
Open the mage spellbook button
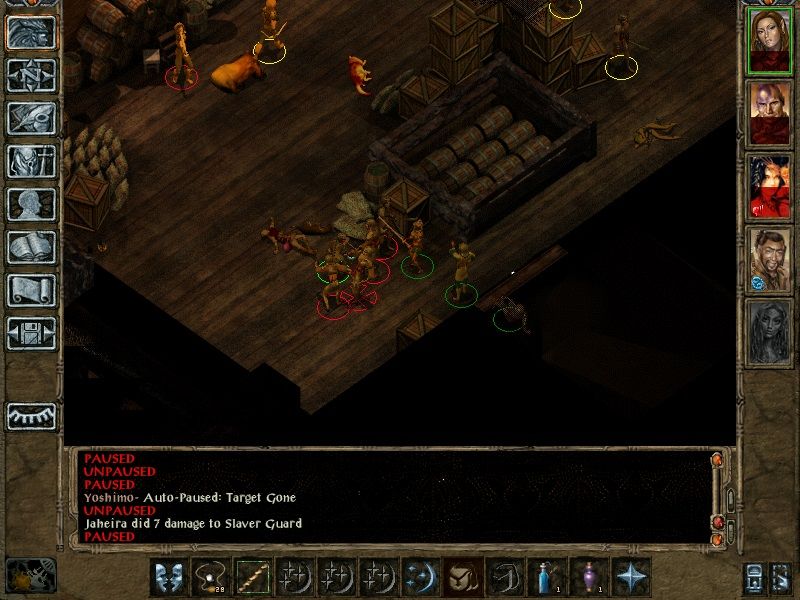31,247
